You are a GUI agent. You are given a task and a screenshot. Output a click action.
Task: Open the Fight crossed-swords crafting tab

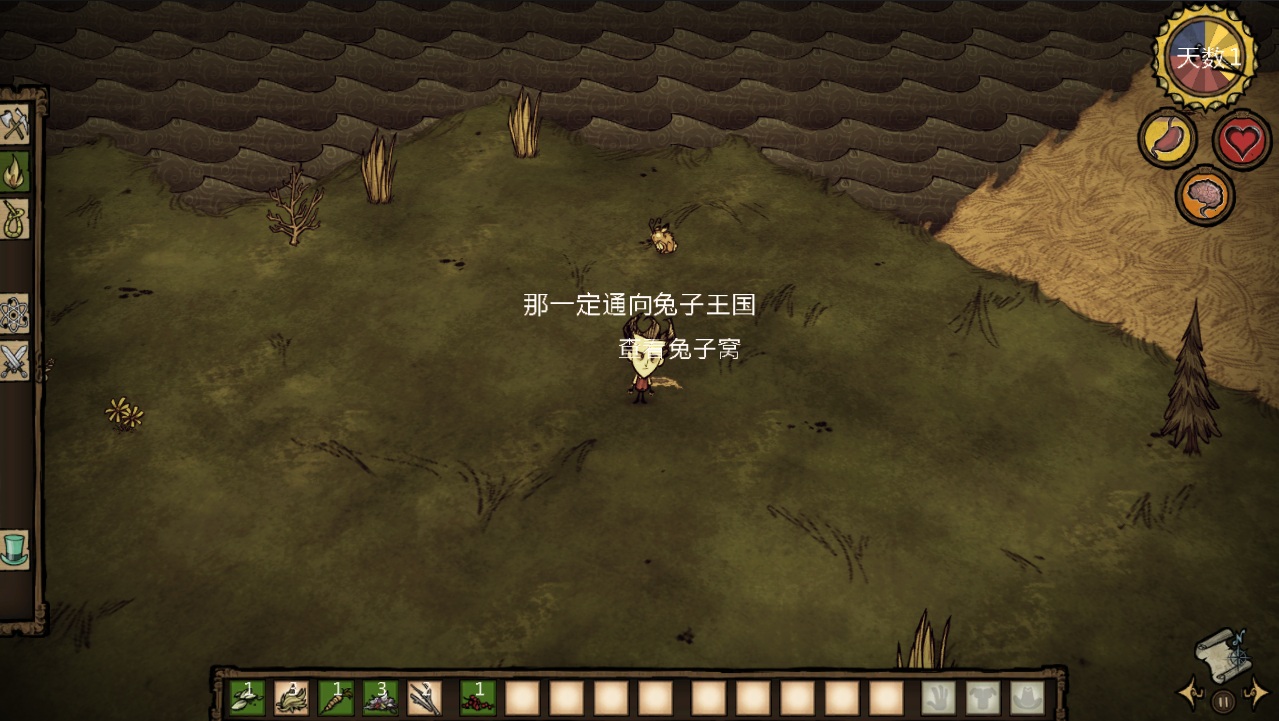pos(14,360)
